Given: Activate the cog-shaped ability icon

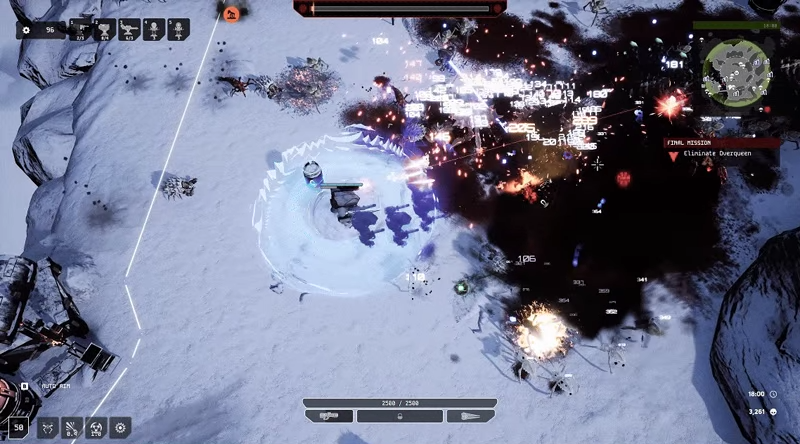Looking at the screenshot, I should [x=120, y=428].
